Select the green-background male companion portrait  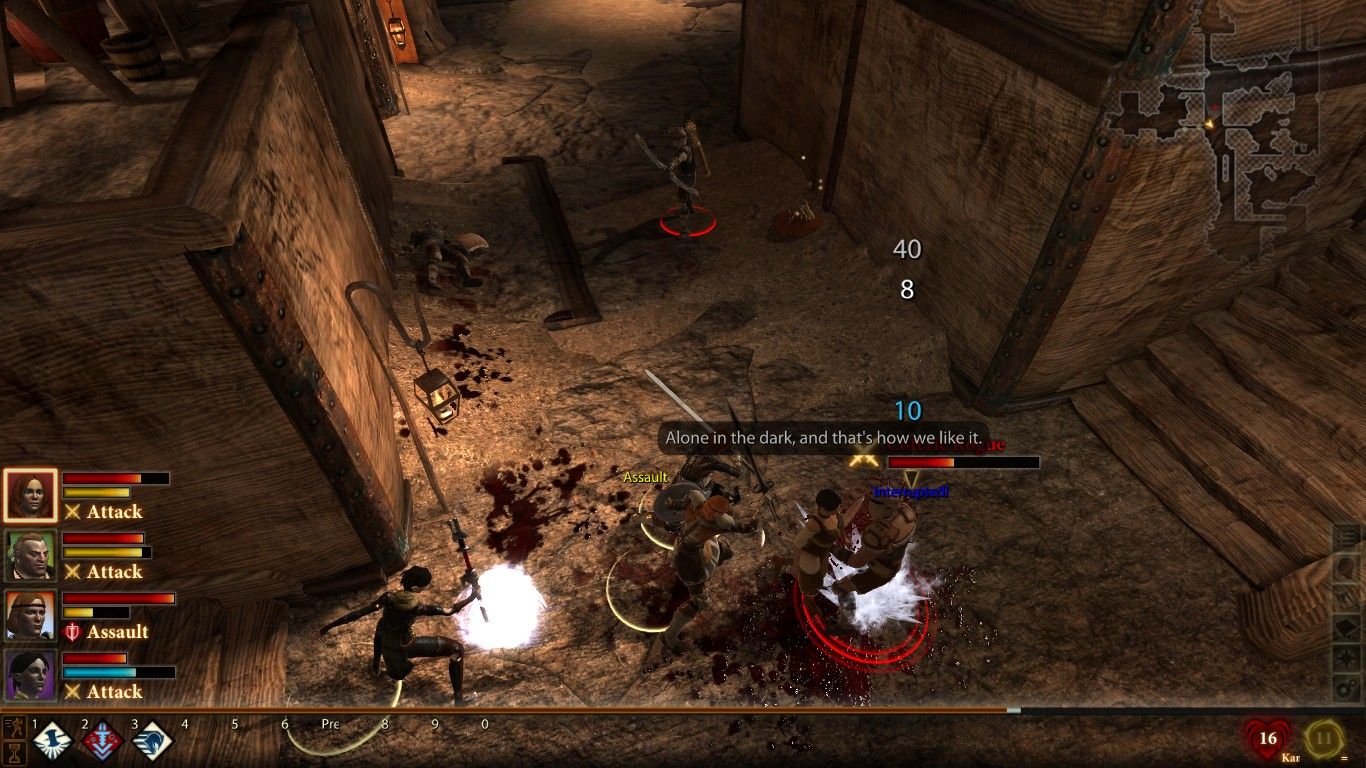[30, 555]
